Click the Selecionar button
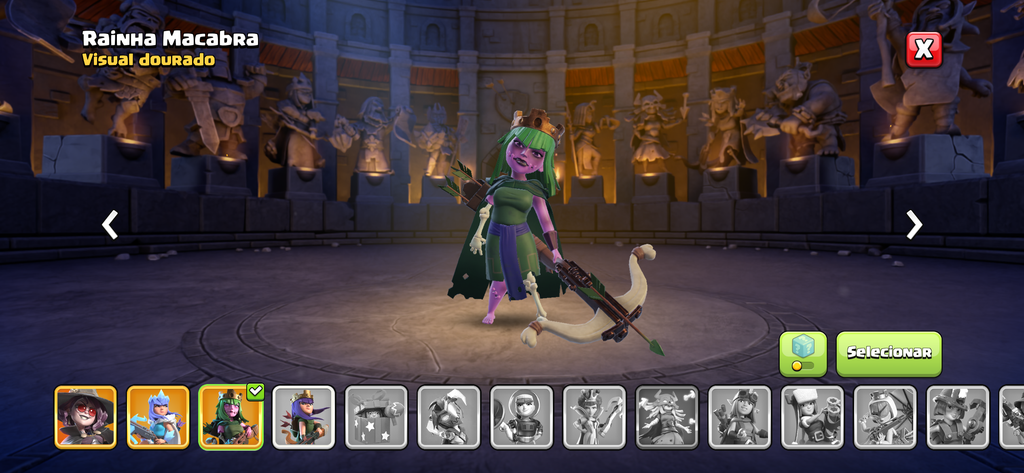This screenshot has height=473, width=1024. [x=888, y=353]
